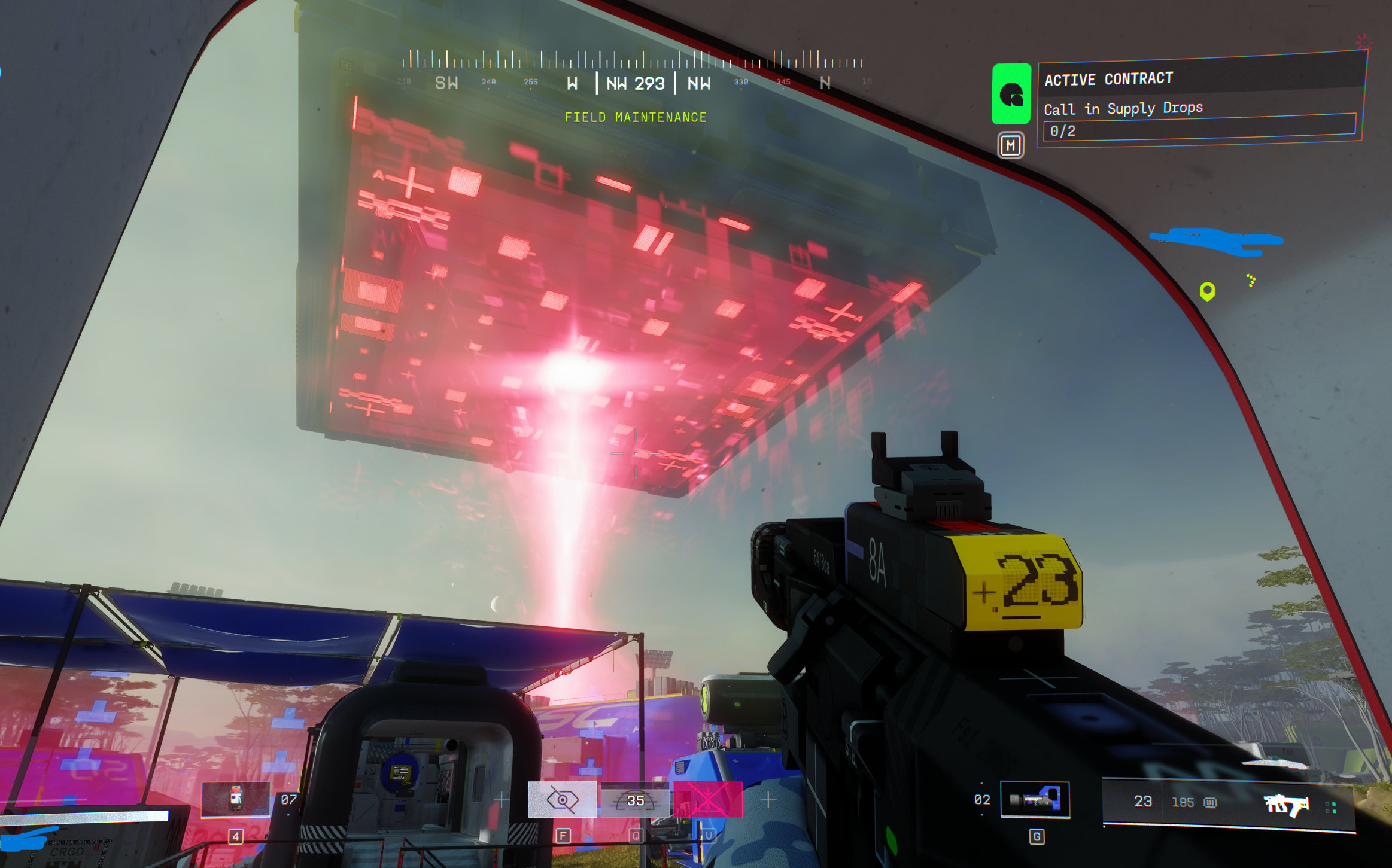
Task: Click the dome ability showing 35 cooldown
Action: click(636, 800)
